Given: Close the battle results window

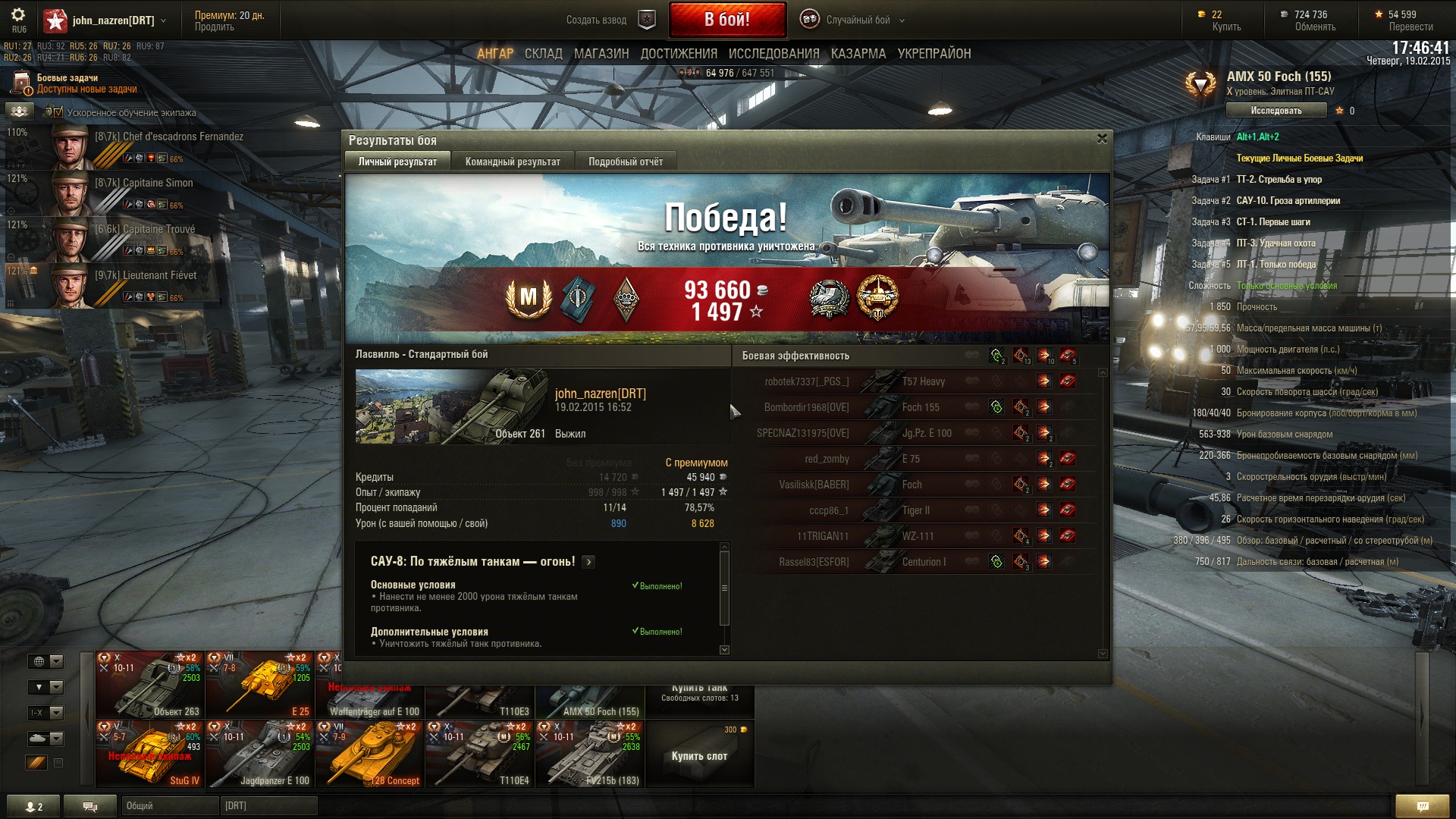Looking at the screenshot, I should 1102,139.
